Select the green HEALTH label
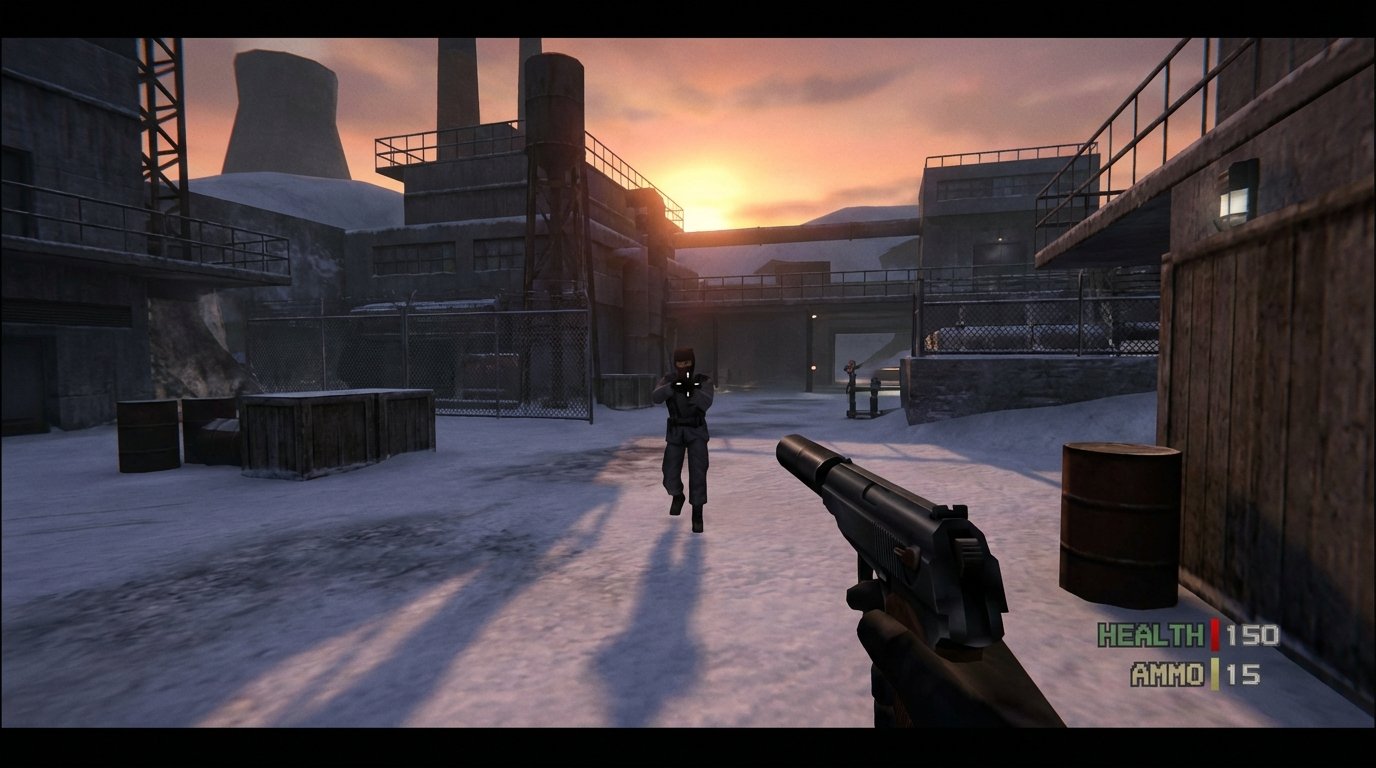The height and width of the screenshot is (768, 1376). pos(1152,633)
